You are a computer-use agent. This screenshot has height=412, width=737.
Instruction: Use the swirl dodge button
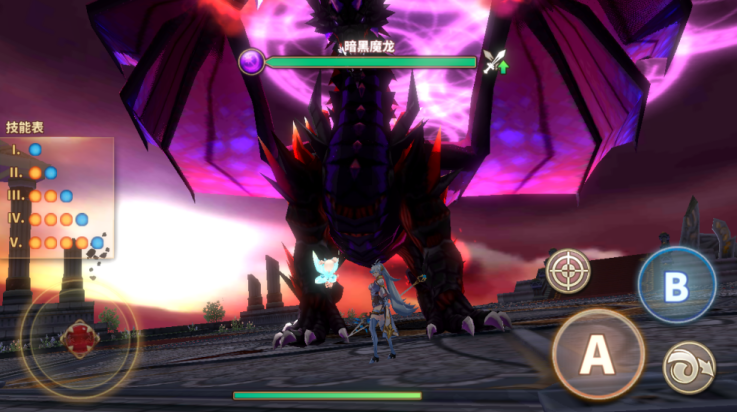[x=689, y=367]
